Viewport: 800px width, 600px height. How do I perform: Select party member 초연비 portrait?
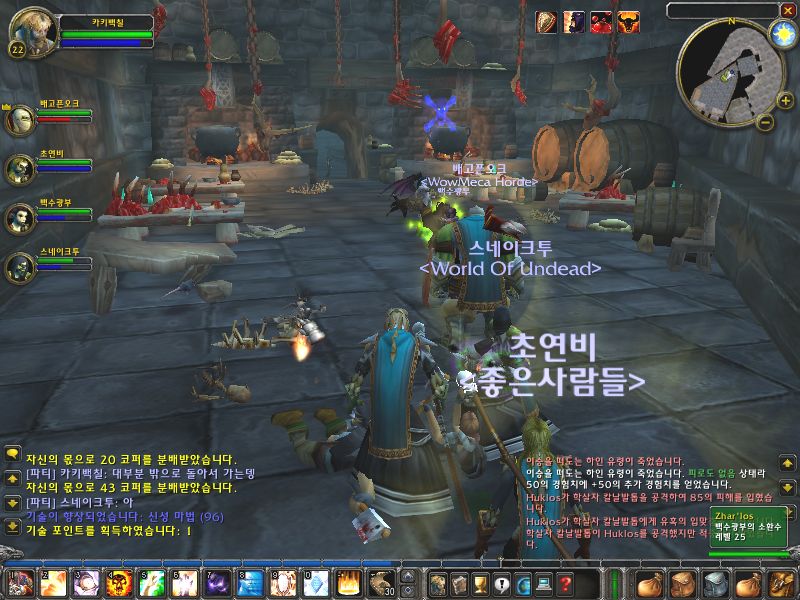coord(20,169)
